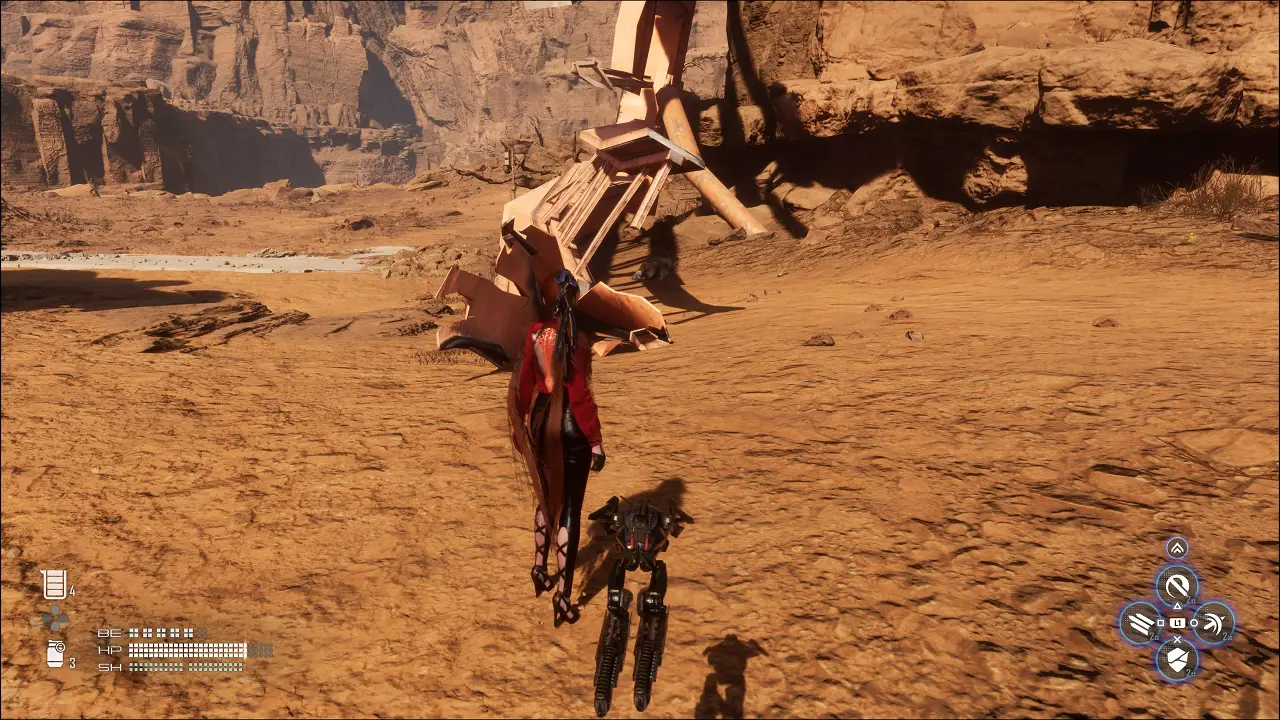Activate the curved-blade skill on the right
The height and width of the screenshot is (720, 1280).
pos(1214,623)
